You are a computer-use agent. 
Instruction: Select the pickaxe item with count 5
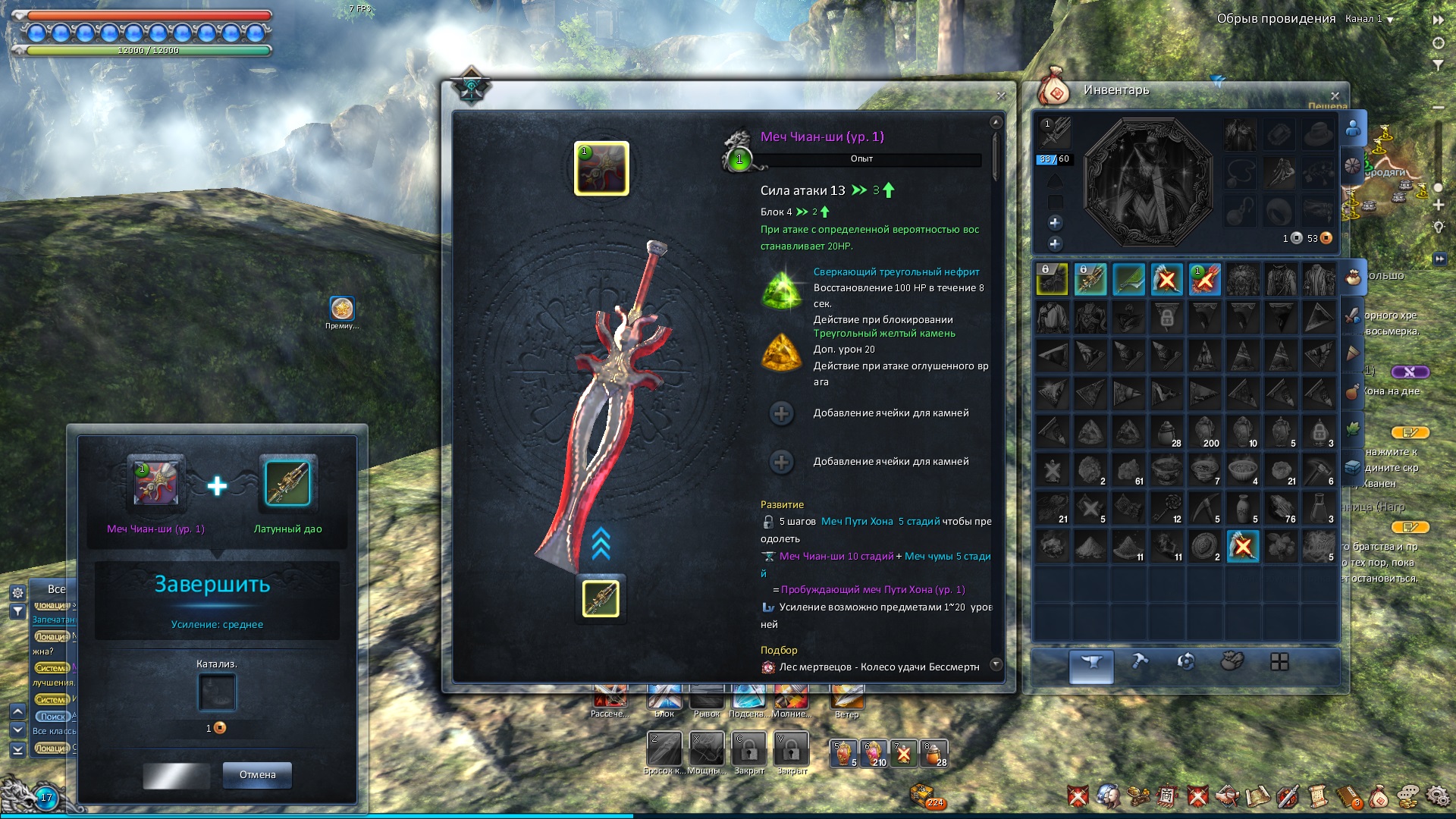coord(1205,507)
